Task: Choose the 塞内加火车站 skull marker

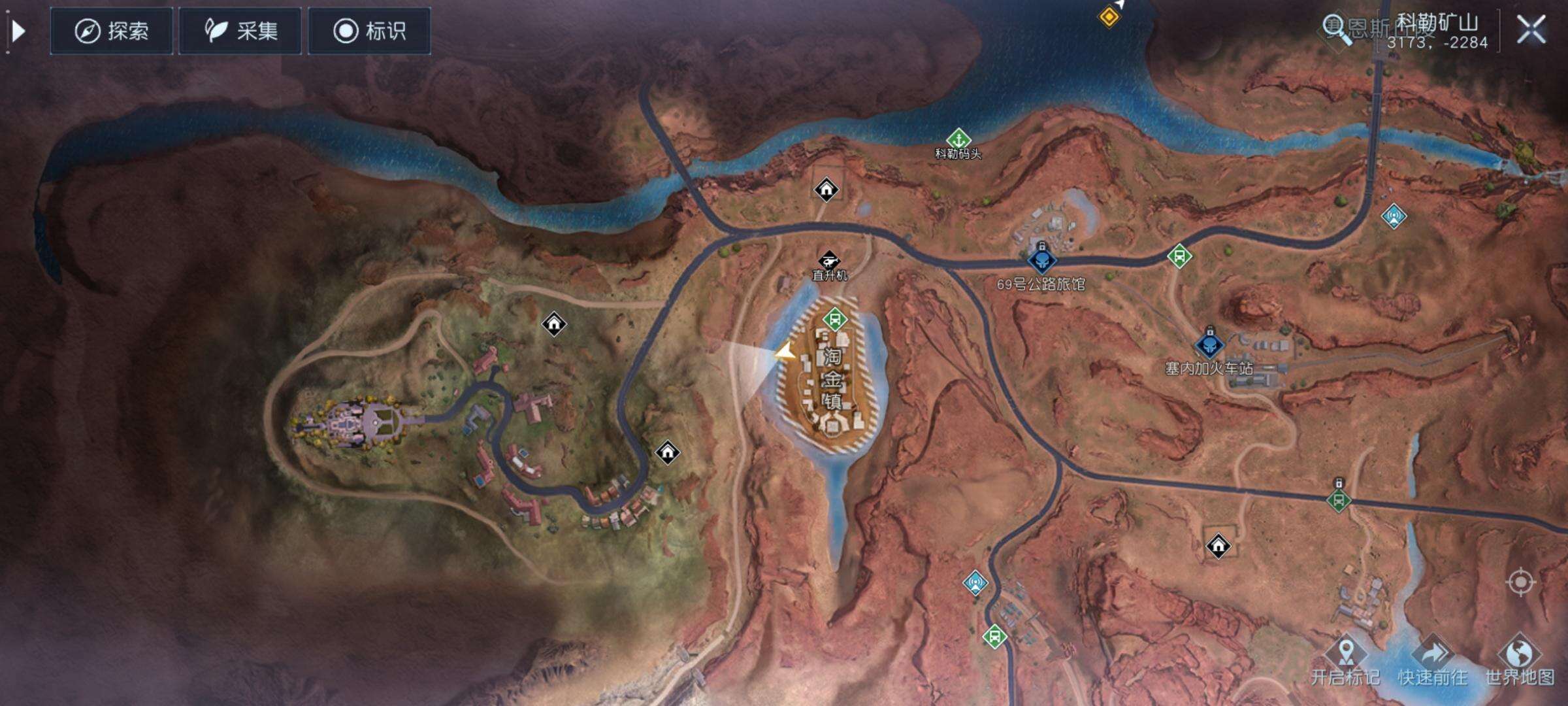Action: pyautogui.click(x=1209, y=345)
